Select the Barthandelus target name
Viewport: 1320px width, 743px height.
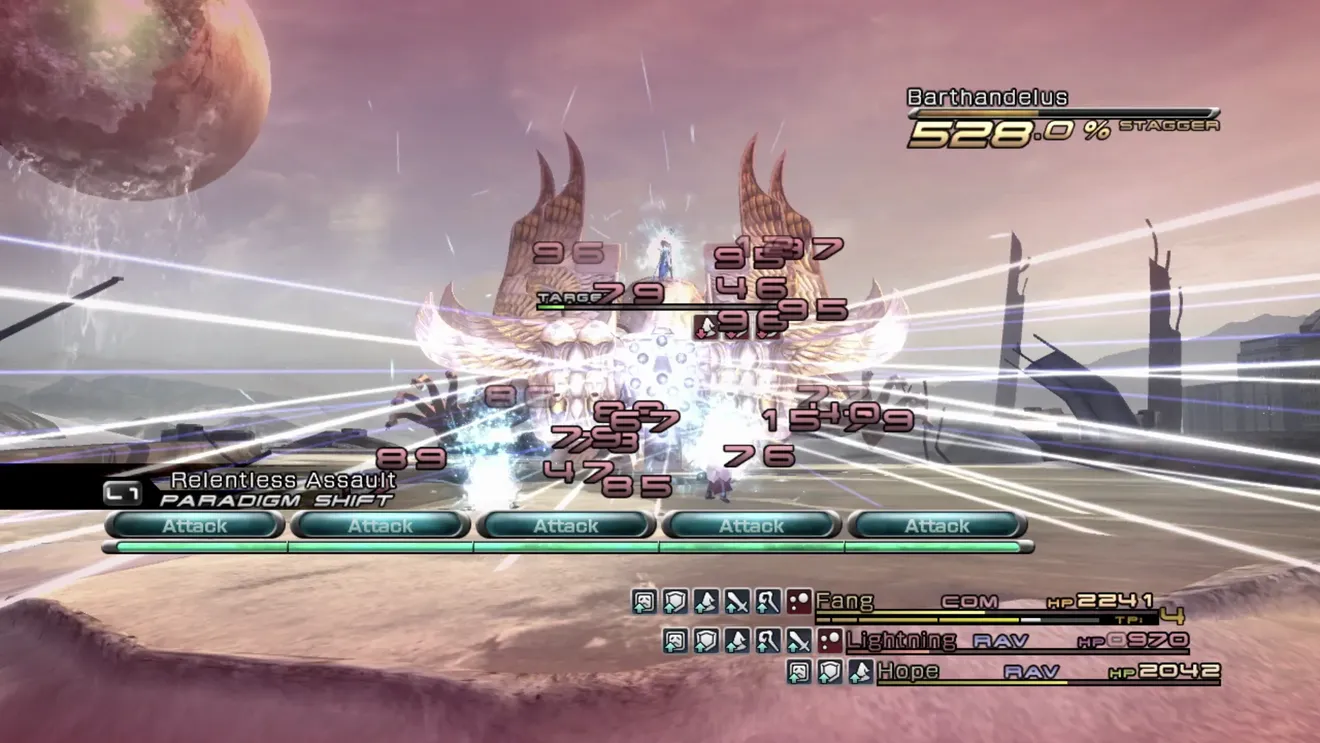987,97
